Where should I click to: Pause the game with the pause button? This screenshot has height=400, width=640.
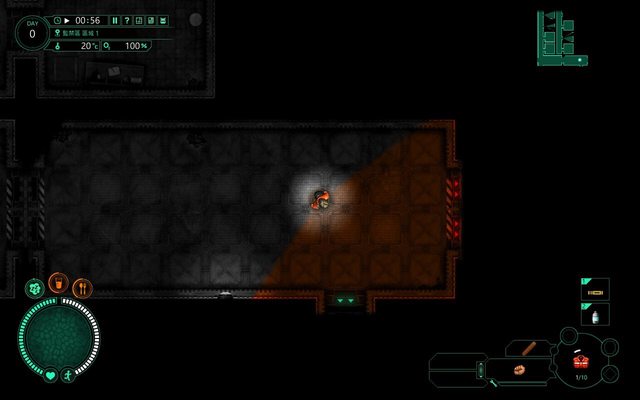click(114, 20)
